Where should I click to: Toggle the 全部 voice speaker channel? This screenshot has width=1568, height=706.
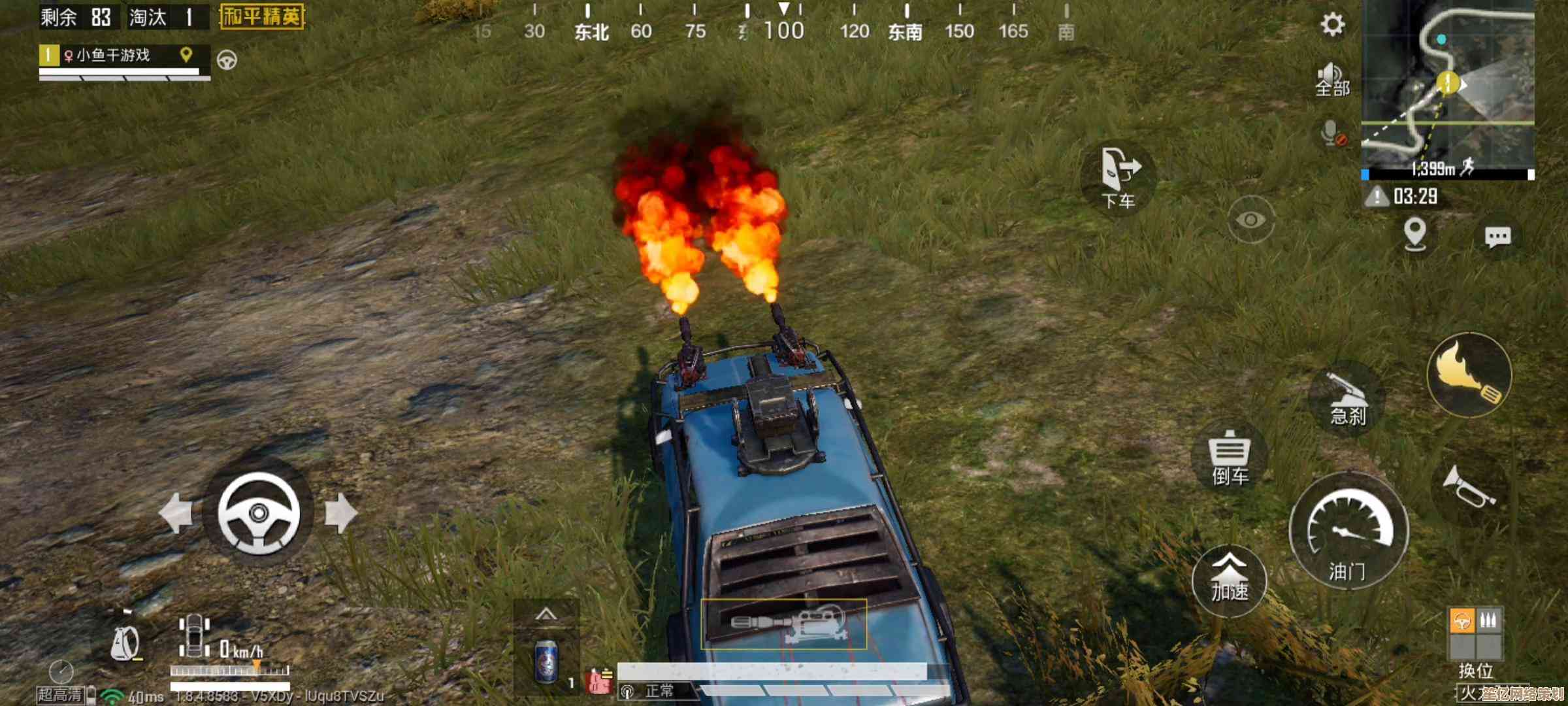coord(1331,80)
